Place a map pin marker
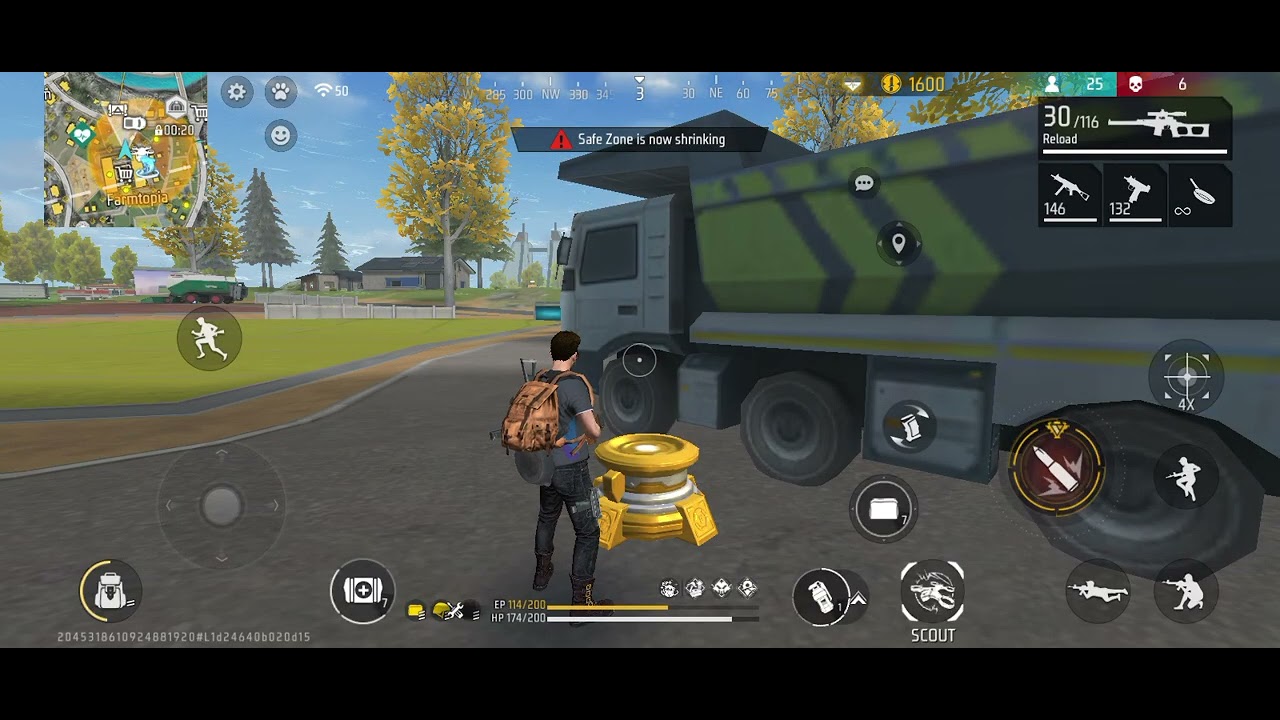This screenshot has height=720, width=1280. [x=898, y=243]
